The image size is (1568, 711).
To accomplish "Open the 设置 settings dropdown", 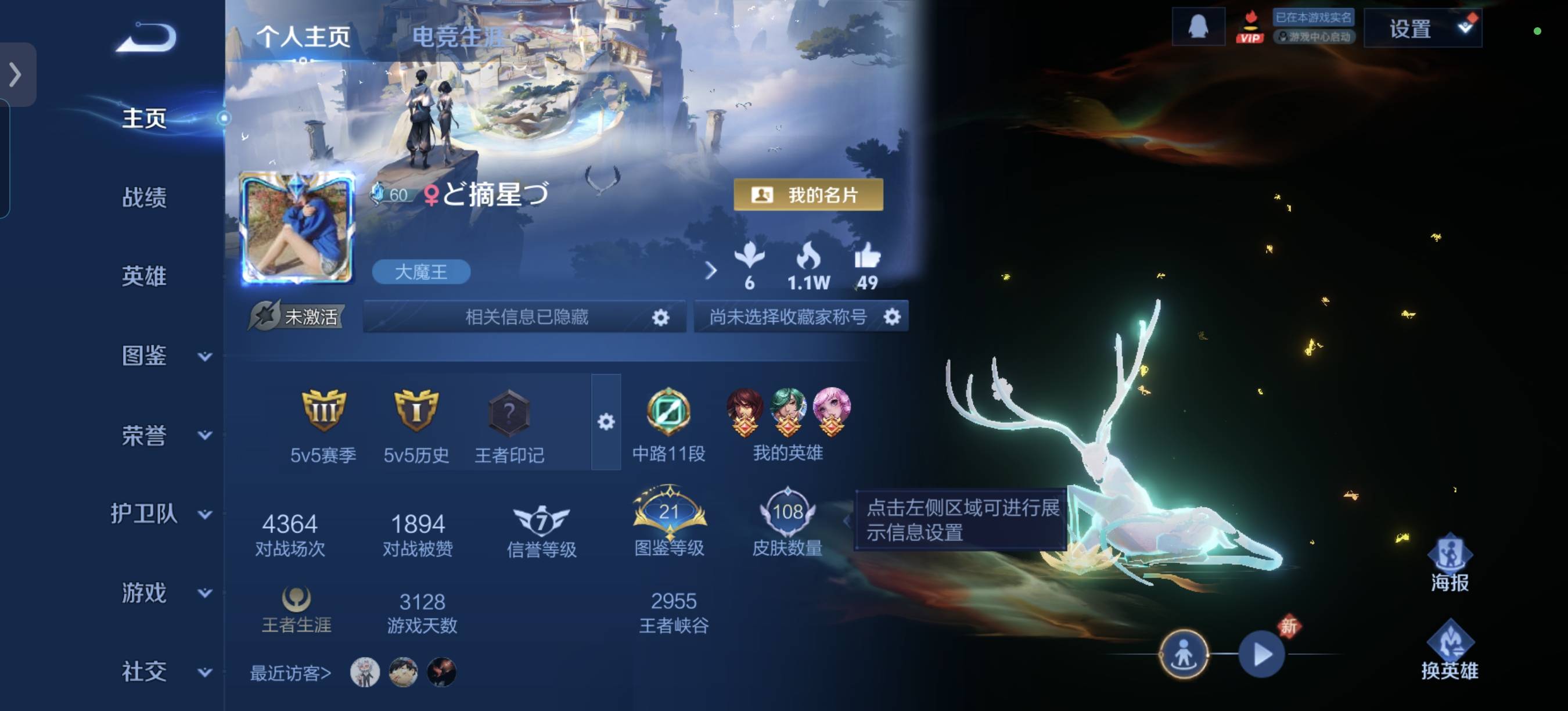I will (x=1422, y=28).
